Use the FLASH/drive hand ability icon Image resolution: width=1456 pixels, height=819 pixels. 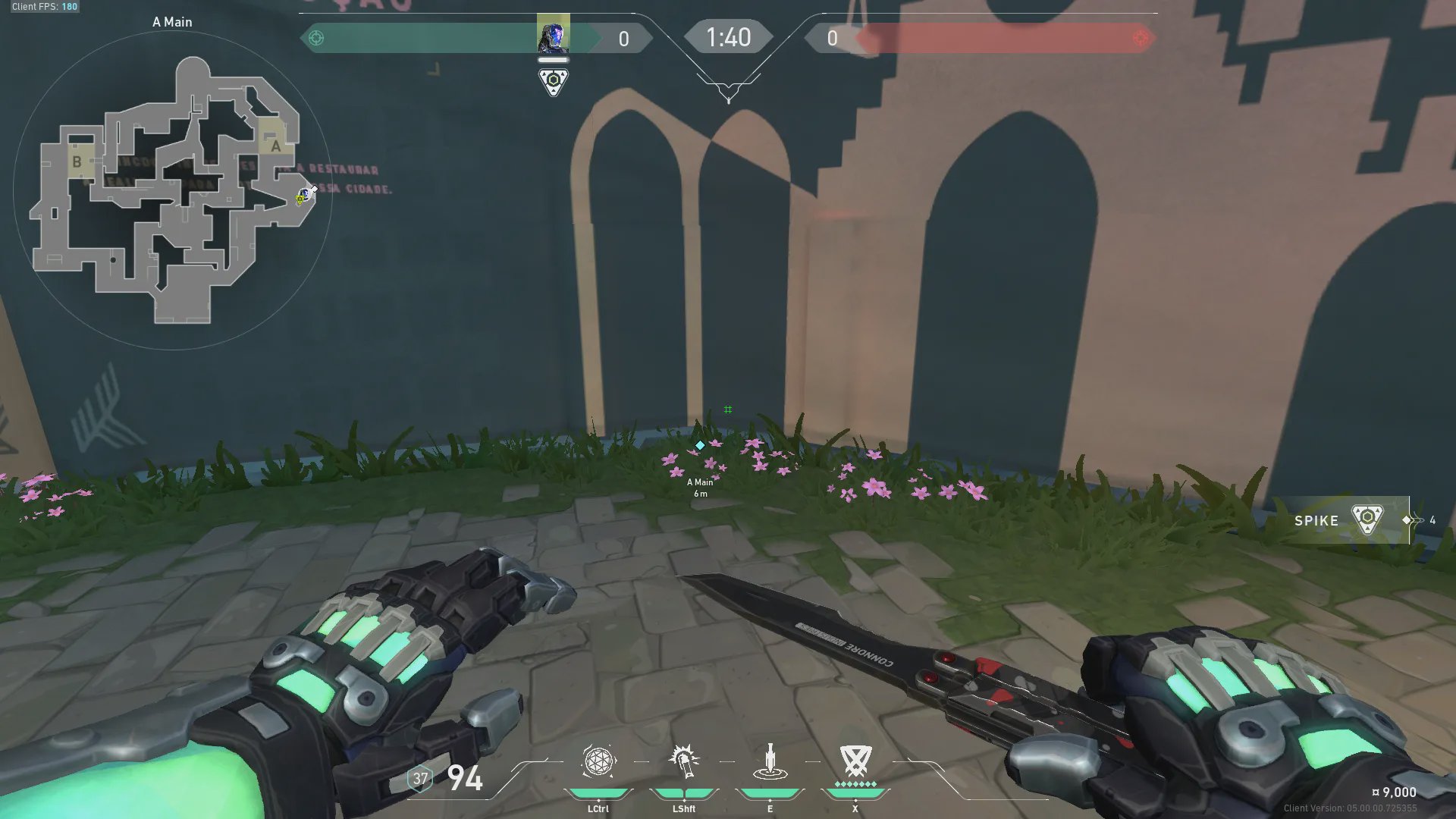coord(683,761)
